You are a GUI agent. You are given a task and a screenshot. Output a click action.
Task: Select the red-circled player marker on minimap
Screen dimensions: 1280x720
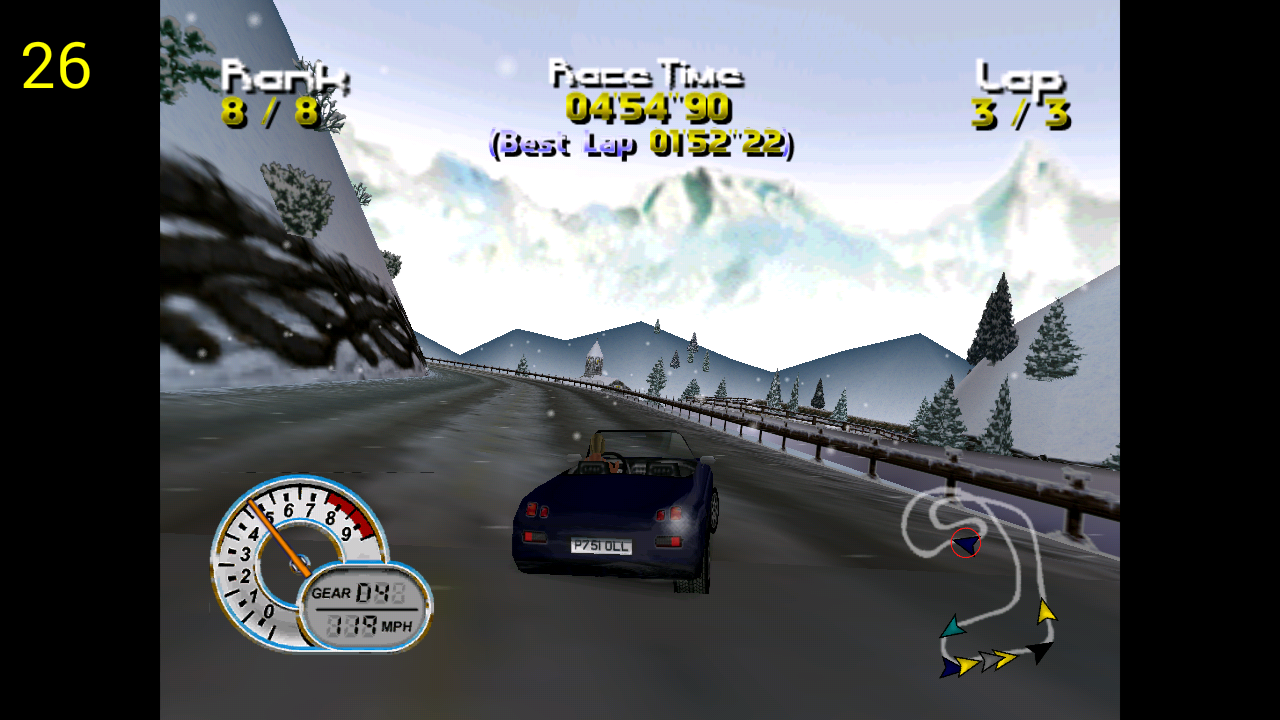(966, 543)
